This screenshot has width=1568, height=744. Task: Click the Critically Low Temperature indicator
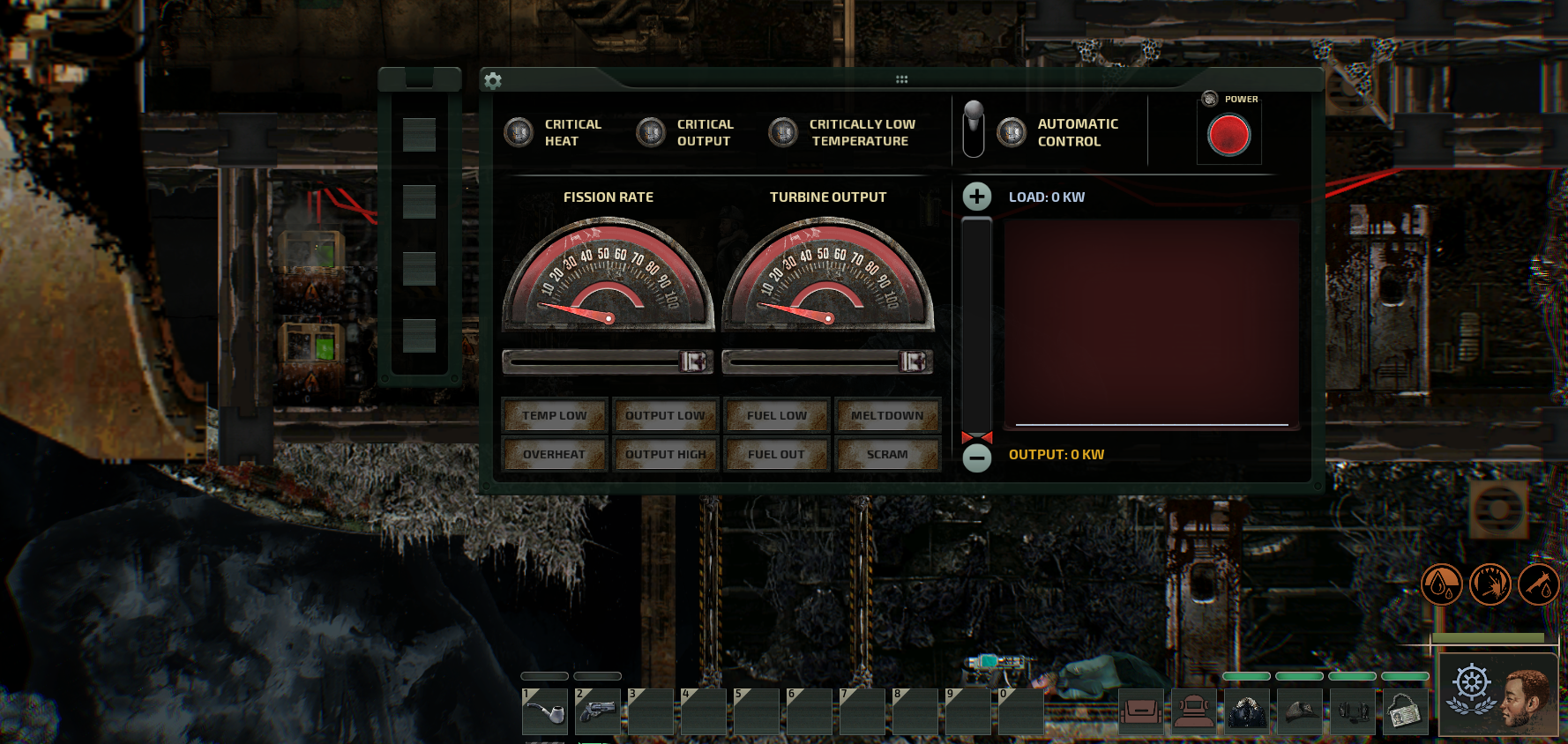tap(781, 132)
